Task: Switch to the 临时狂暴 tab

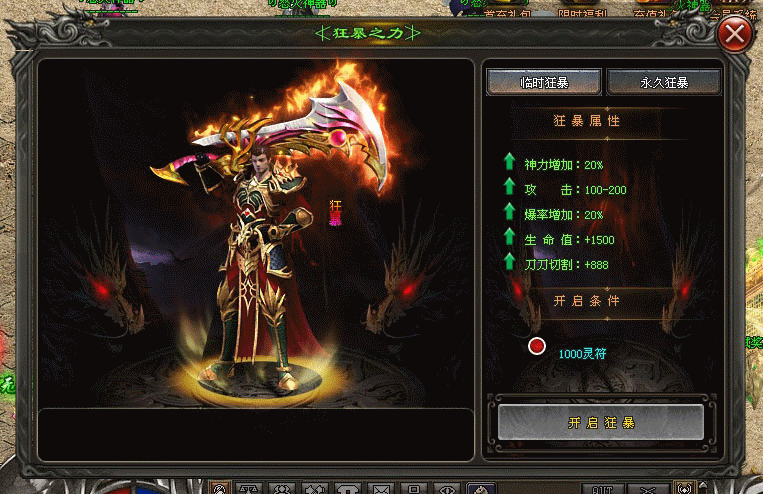Action: [x=543, y=82]
